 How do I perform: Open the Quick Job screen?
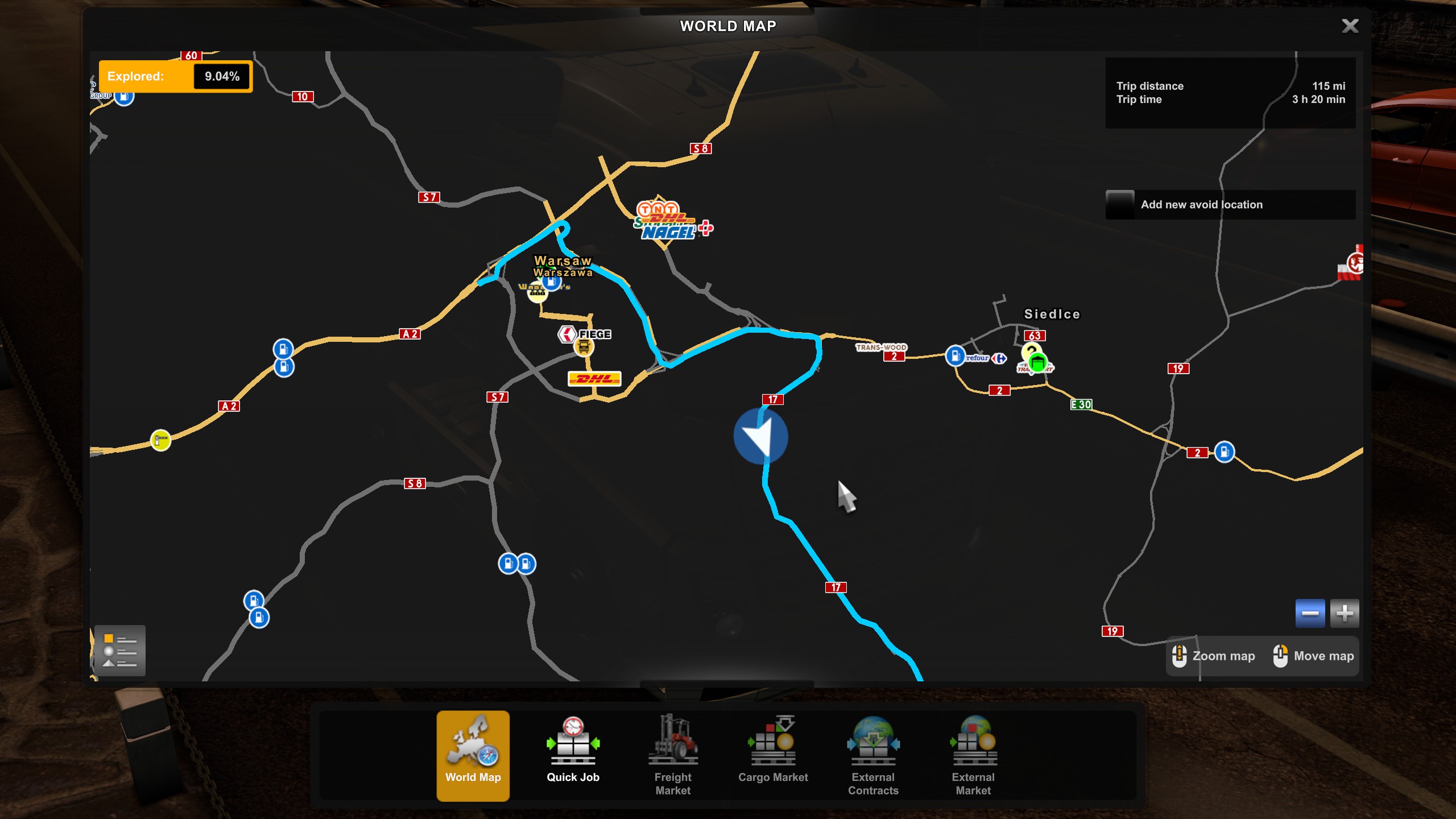(573, 754)
